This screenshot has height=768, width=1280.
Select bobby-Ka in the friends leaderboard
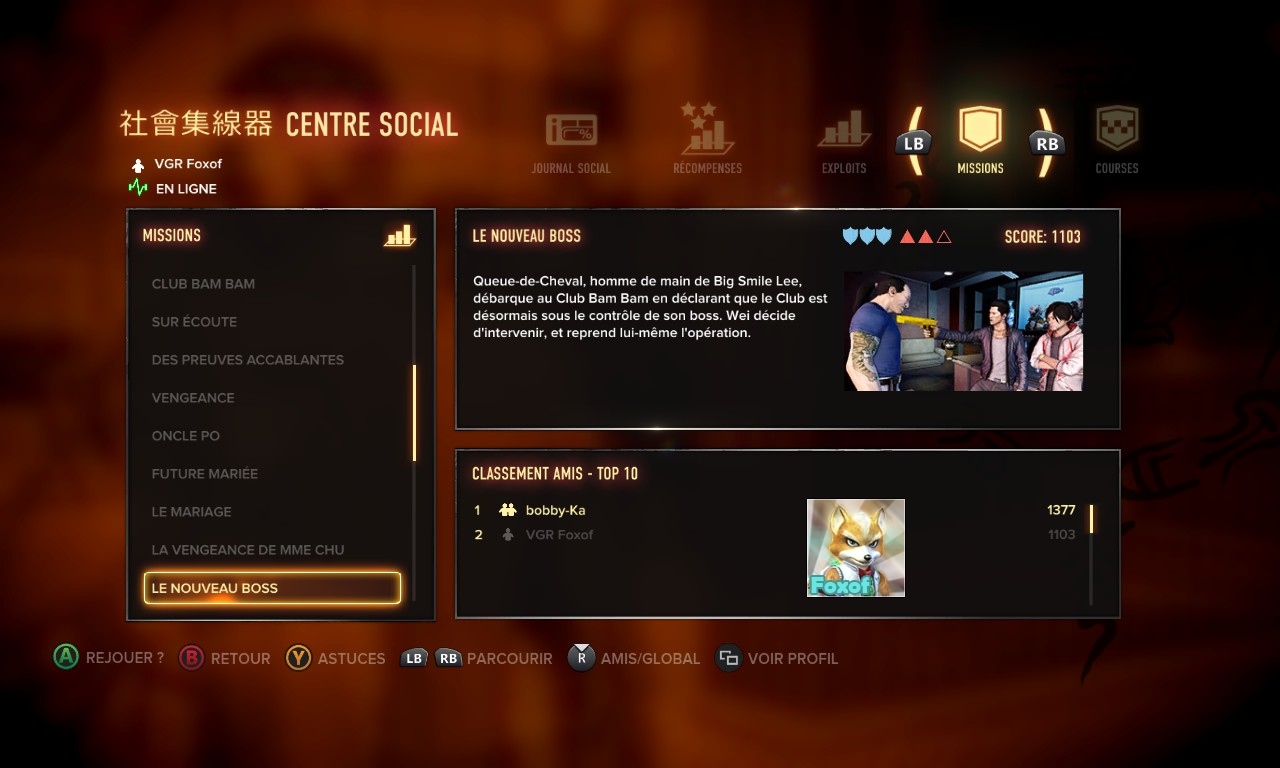click(555, 510)
